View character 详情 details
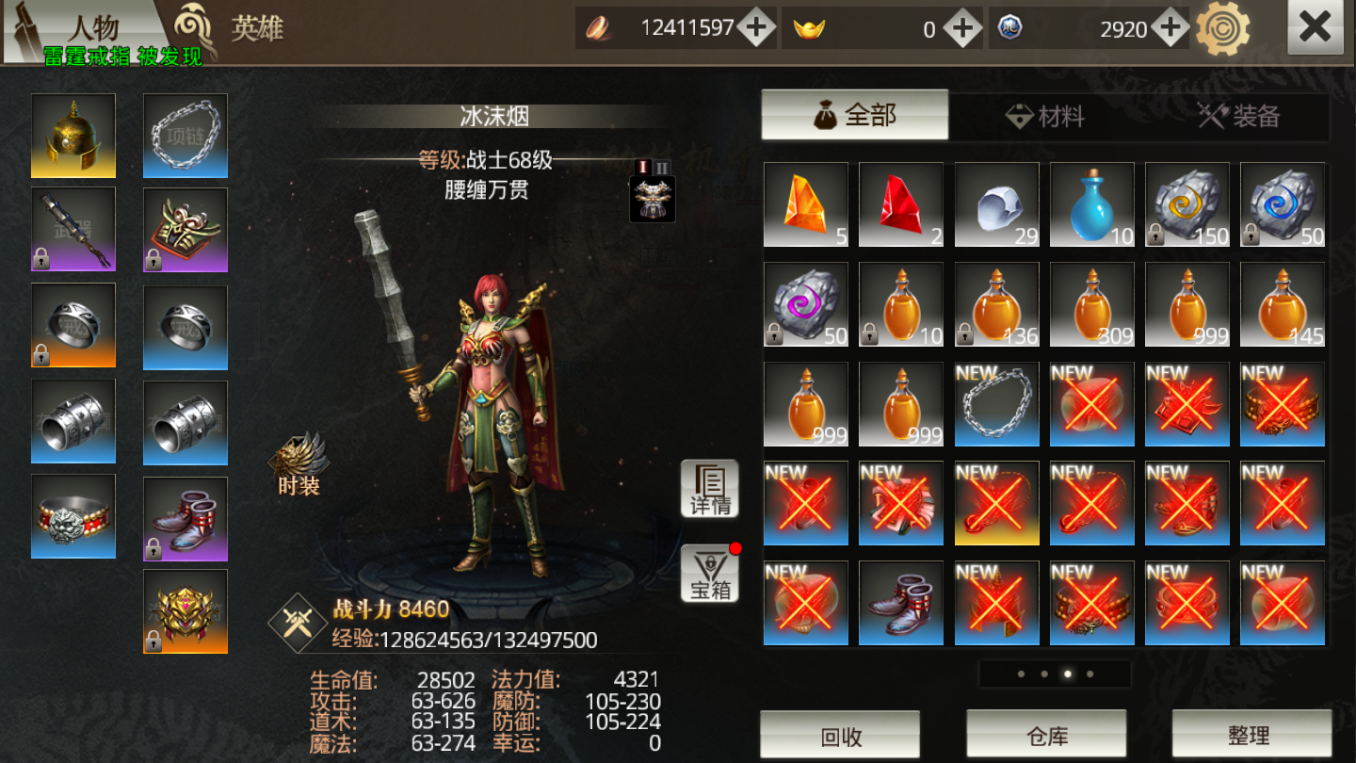Image resolution: width=1356 pixels, height=763 pixels. (x=709, y=488)
